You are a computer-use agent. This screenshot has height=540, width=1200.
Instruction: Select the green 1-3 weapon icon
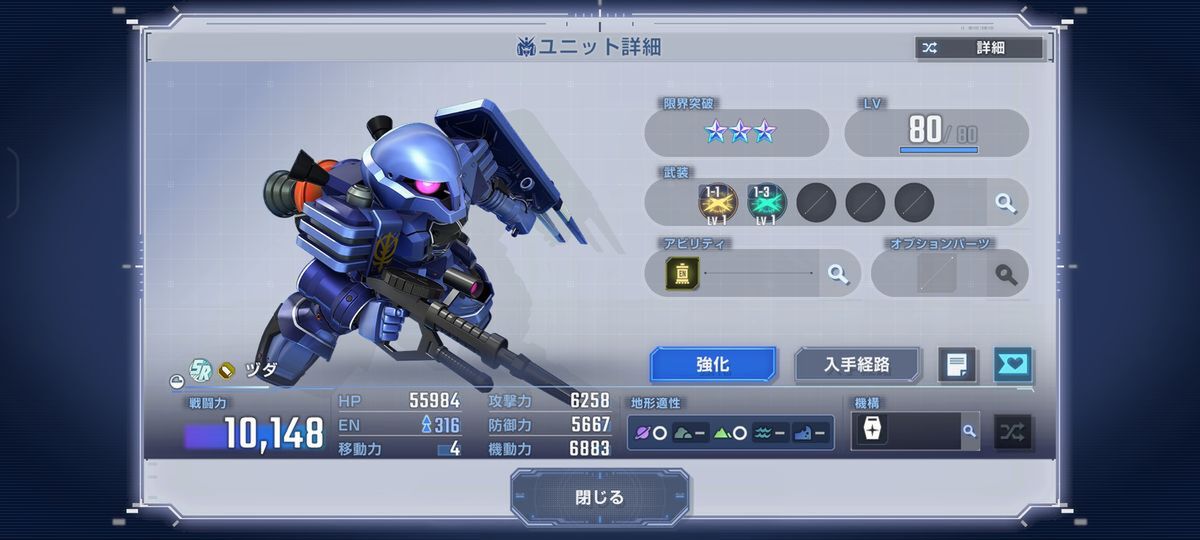[x=766, y=203]
